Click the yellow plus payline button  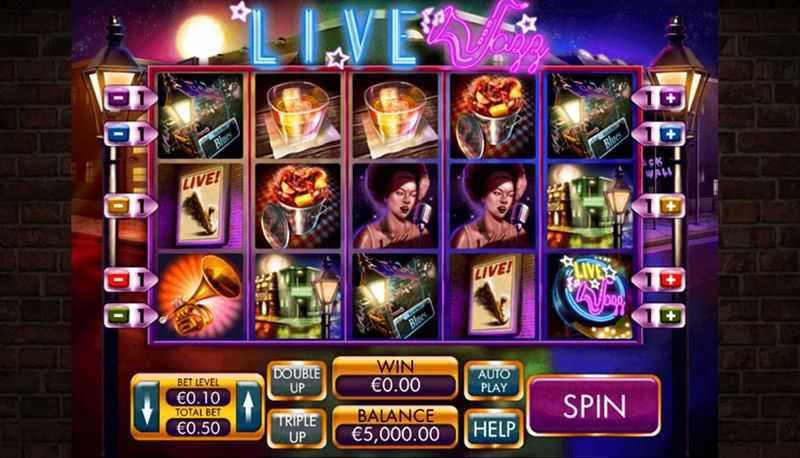coord(667,206)
